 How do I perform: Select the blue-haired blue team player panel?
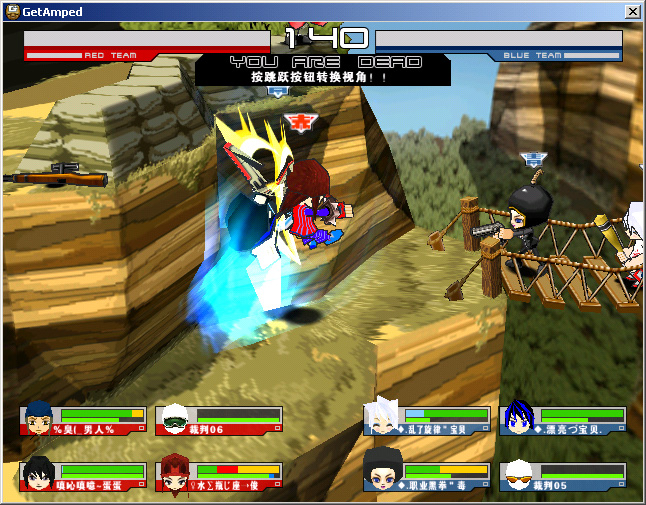click(563, 420)
